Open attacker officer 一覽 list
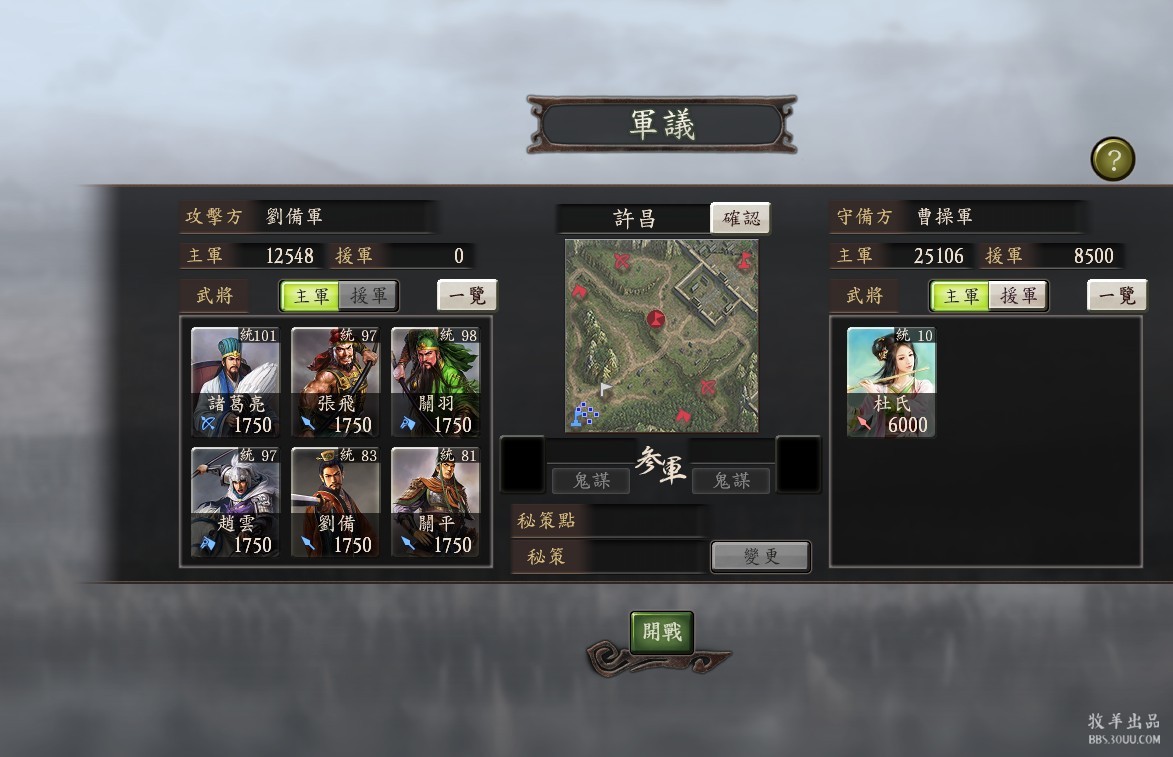The height and width of the screenshot is (757, 1173). 467,296
